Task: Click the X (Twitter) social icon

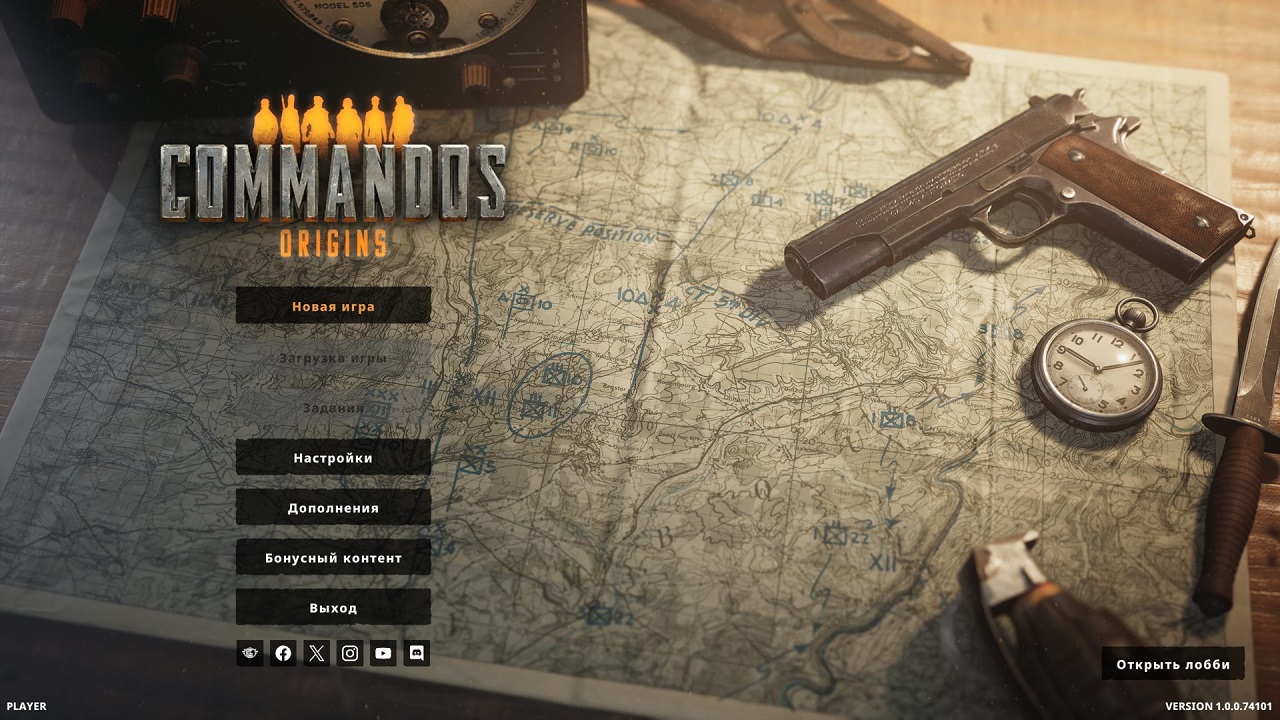Action: coord(317,653)
